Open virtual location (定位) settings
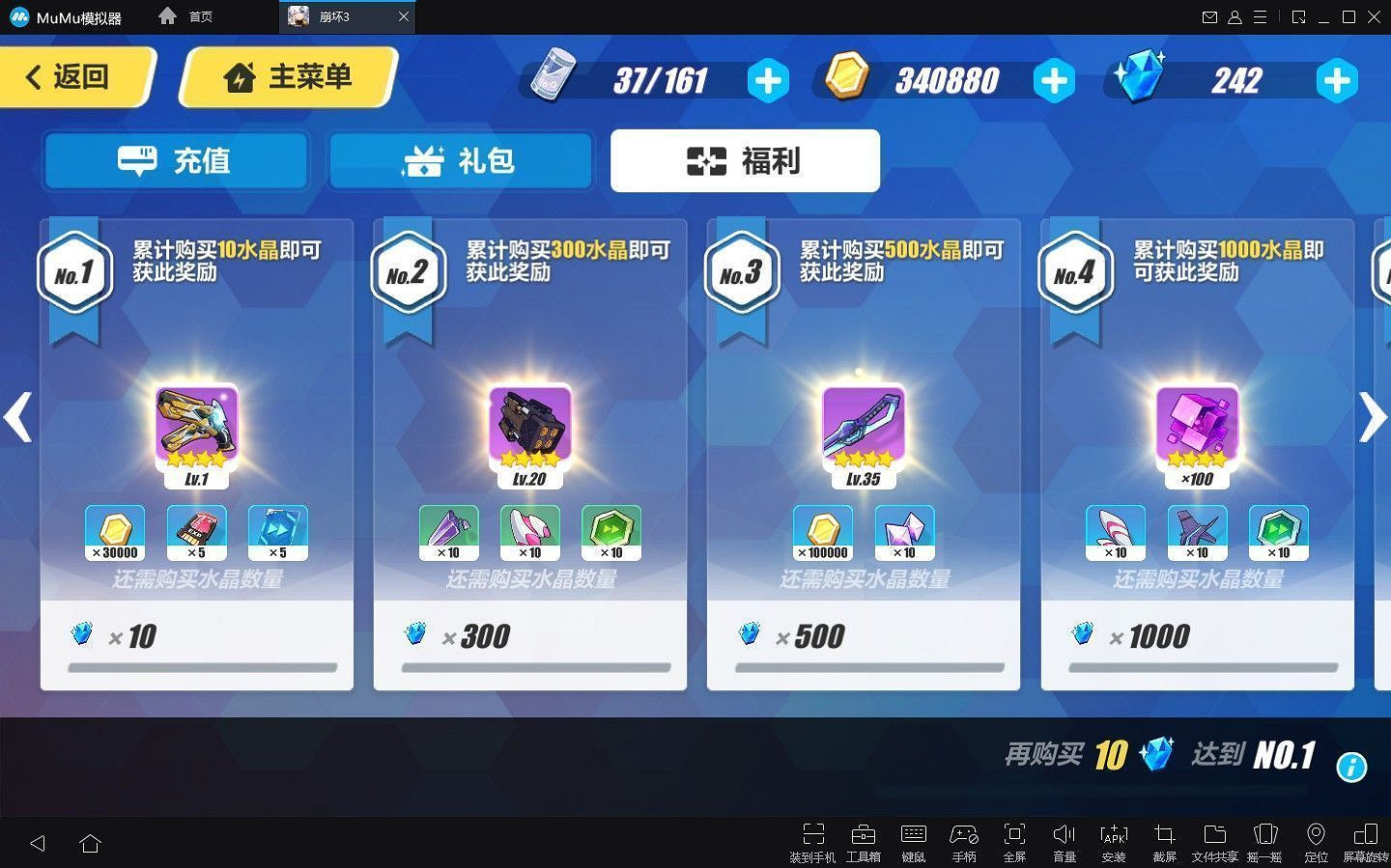Image resolution: width=1391 pixels, height=868 pixels. coord(1315,838)
